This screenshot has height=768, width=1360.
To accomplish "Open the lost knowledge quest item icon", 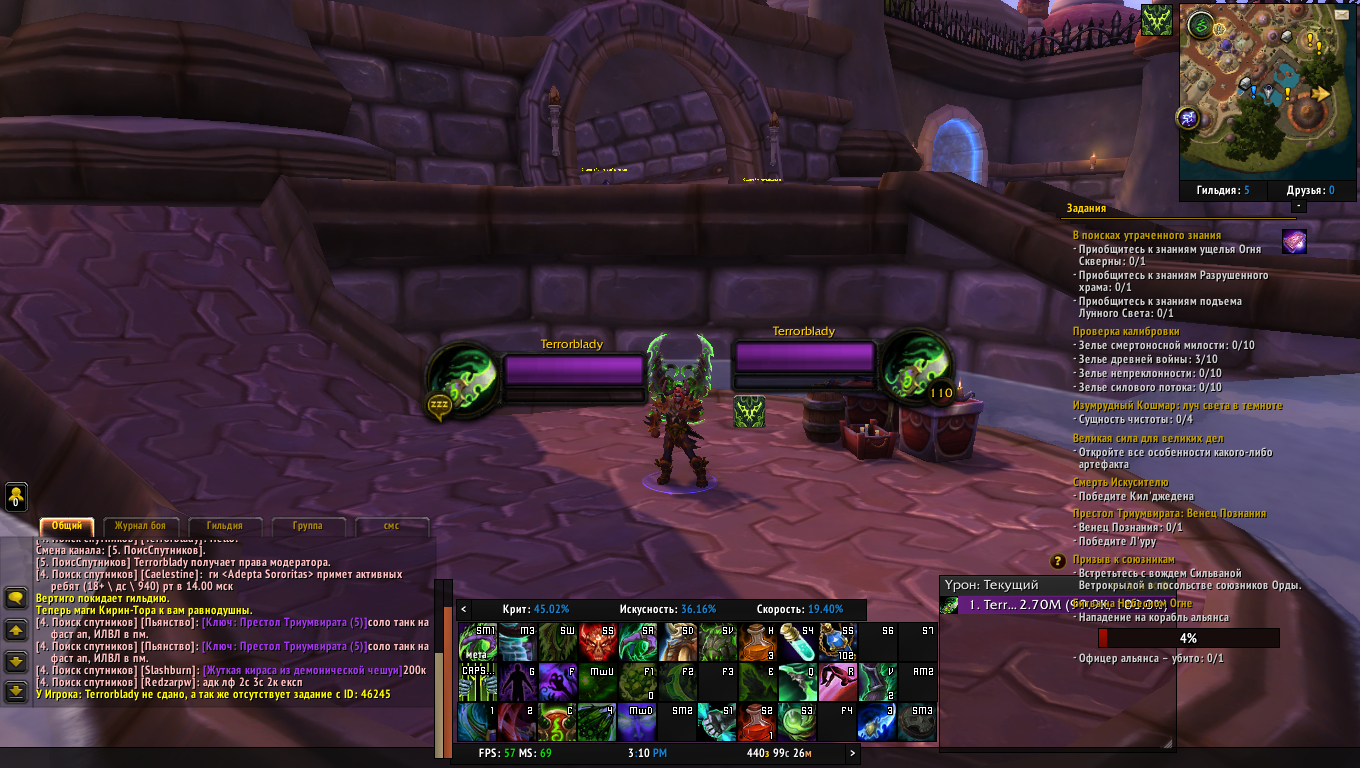I will click(1294, 241).
